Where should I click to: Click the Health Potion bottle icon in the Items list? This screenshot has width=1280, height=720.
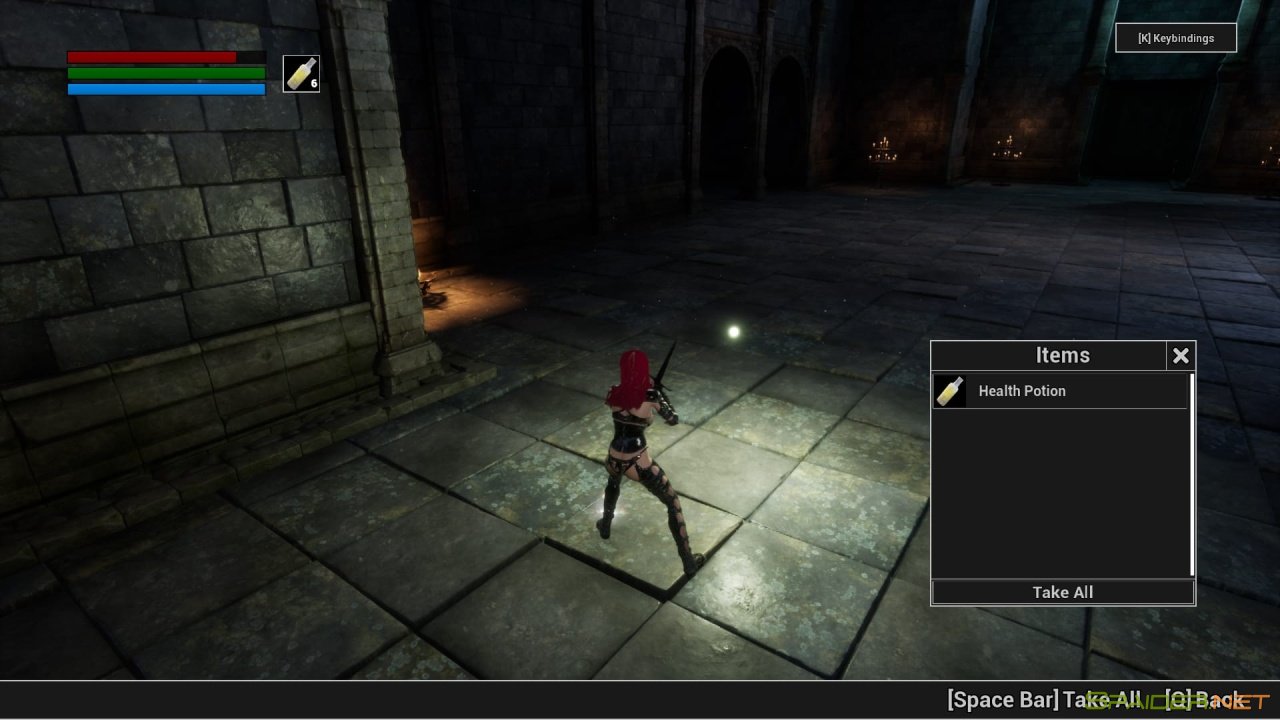[x=948, y=391]
